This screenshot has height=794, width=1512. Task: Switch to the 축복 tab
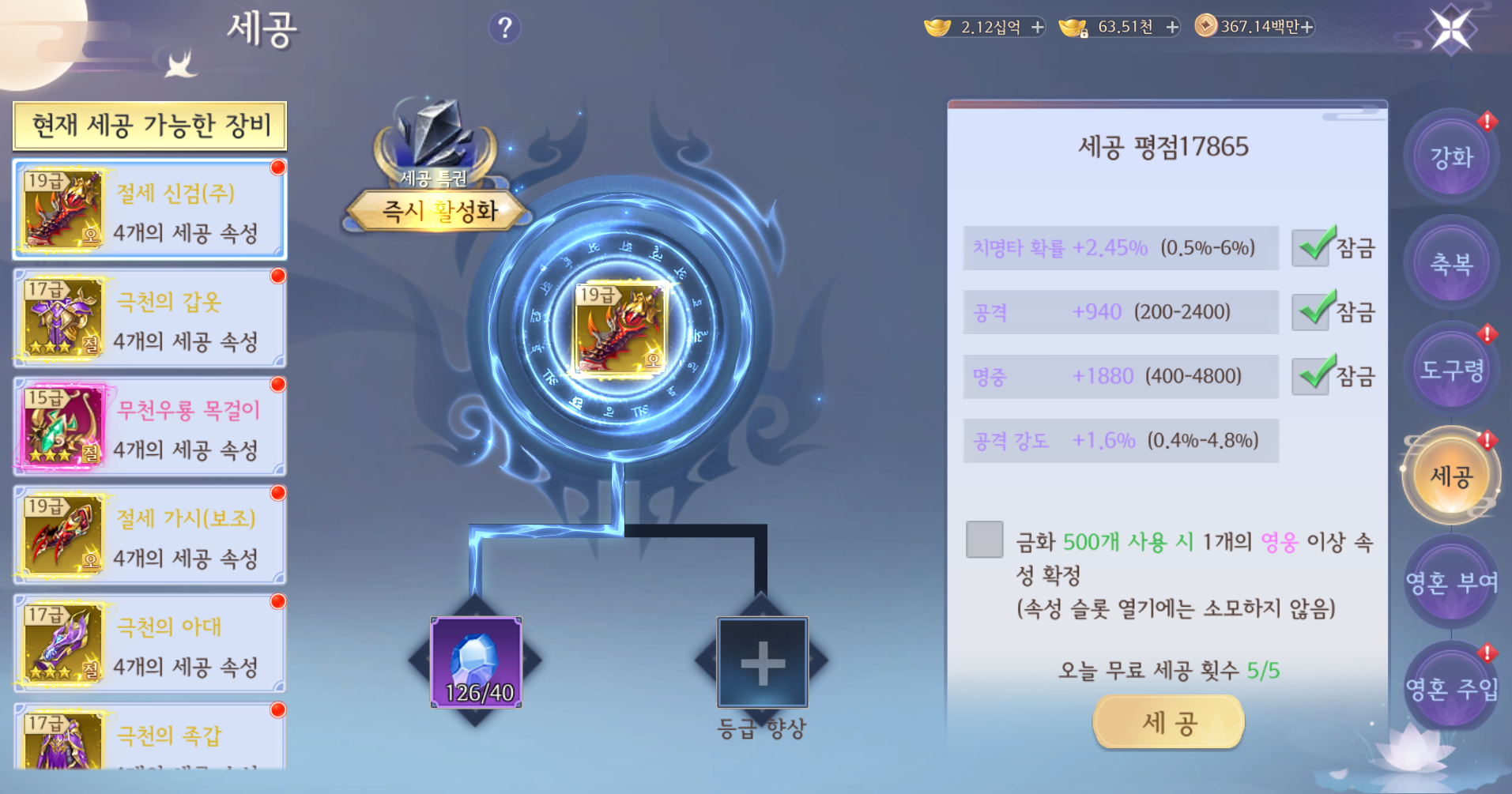click(x=1451, y=263)
